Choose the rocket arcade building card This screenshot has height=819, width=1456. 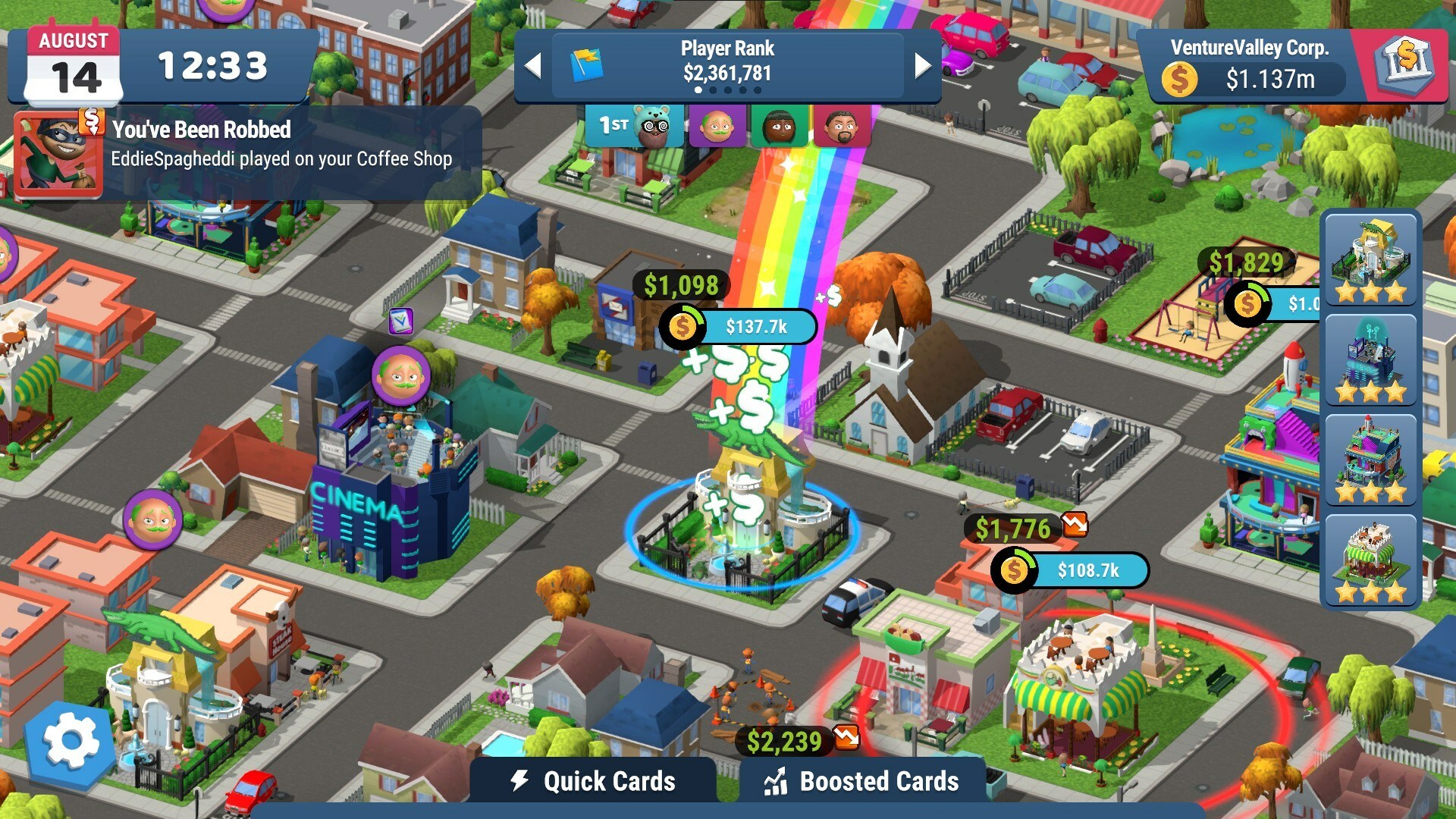pos(1370,360)
